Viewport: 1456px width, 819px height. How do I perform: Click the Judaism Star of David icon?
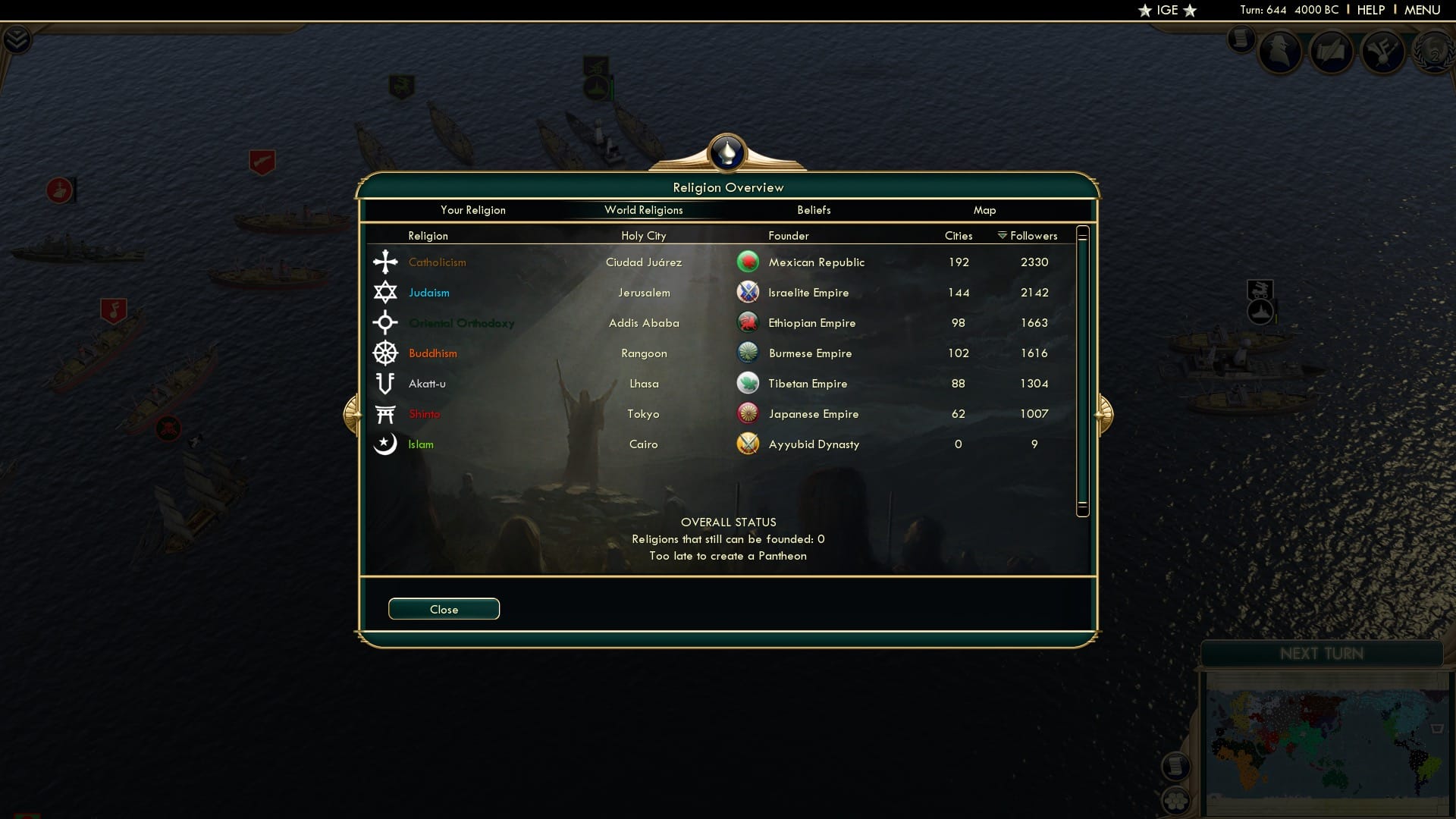pyautogui.click(x=386, y=292)
